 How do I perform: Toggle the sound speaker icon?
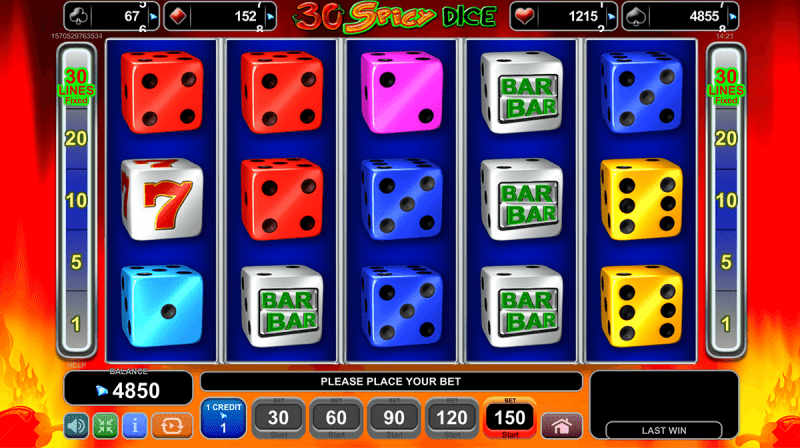[77, 425]
